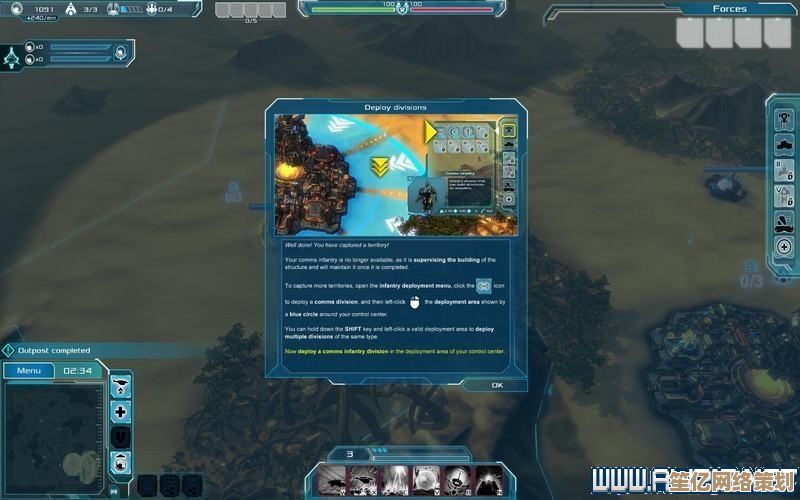The image size is (800, 500).
Task: Click the shield icon beside the minimap
Action: tap(121, 437)
